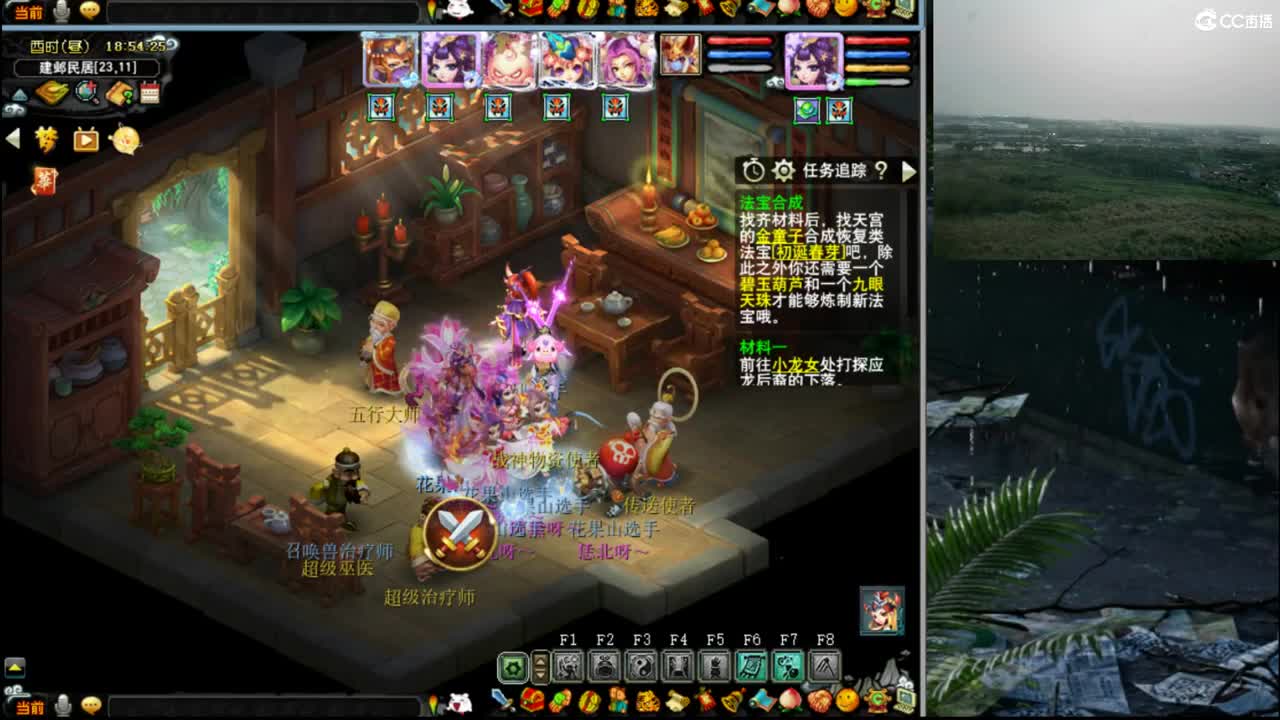Open the 任务追踪 settings gear icon
This screenshot has width=1280, height=720.
click(x=784, y=171)
